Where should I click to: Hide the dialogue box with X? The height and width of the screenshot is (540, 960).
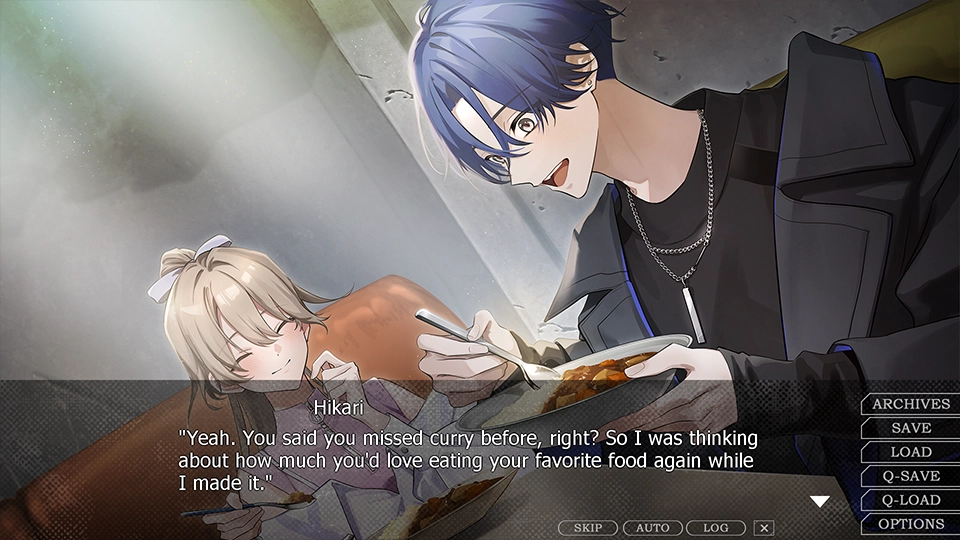pos(764,527)
